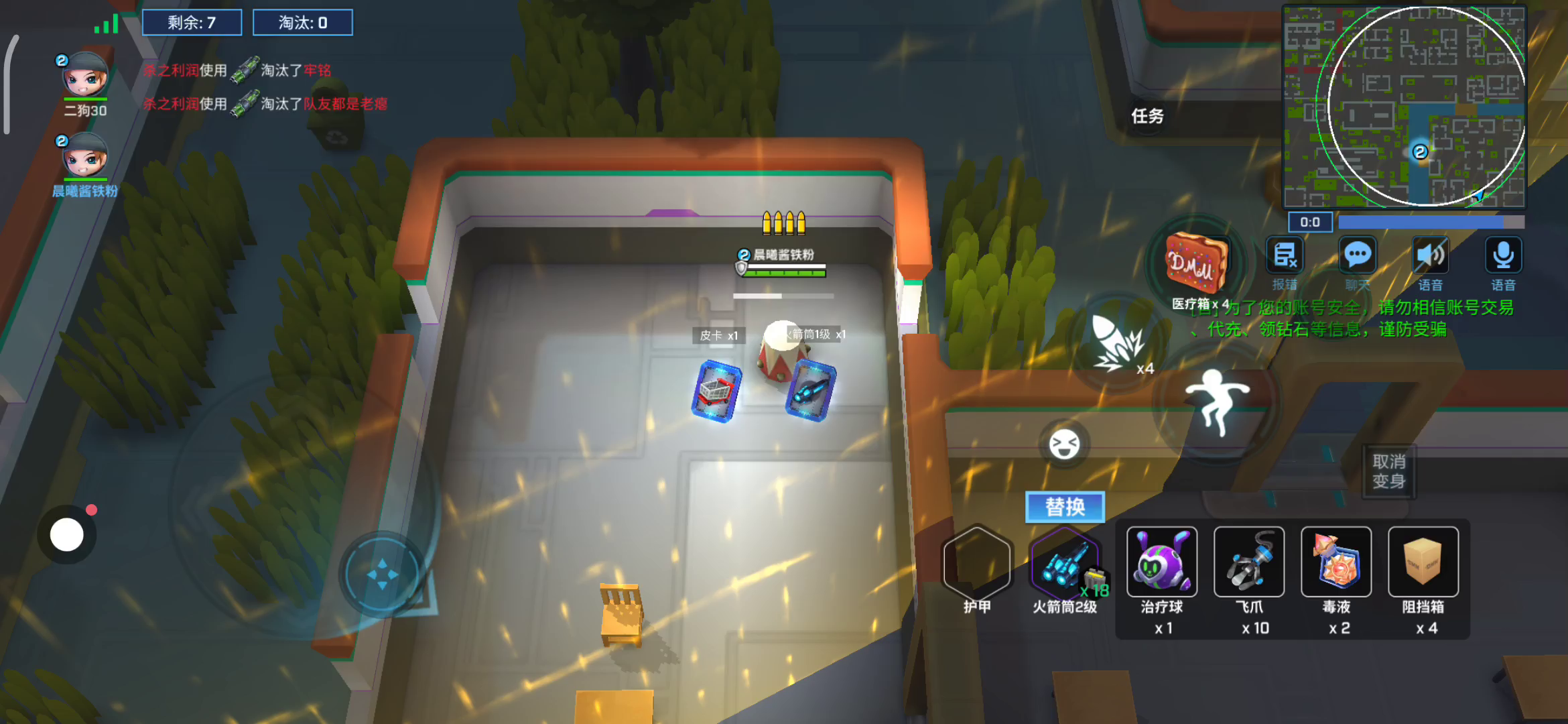Open the laughing emoji emote button
1568x724 pixels.
tap(1064, 444)
